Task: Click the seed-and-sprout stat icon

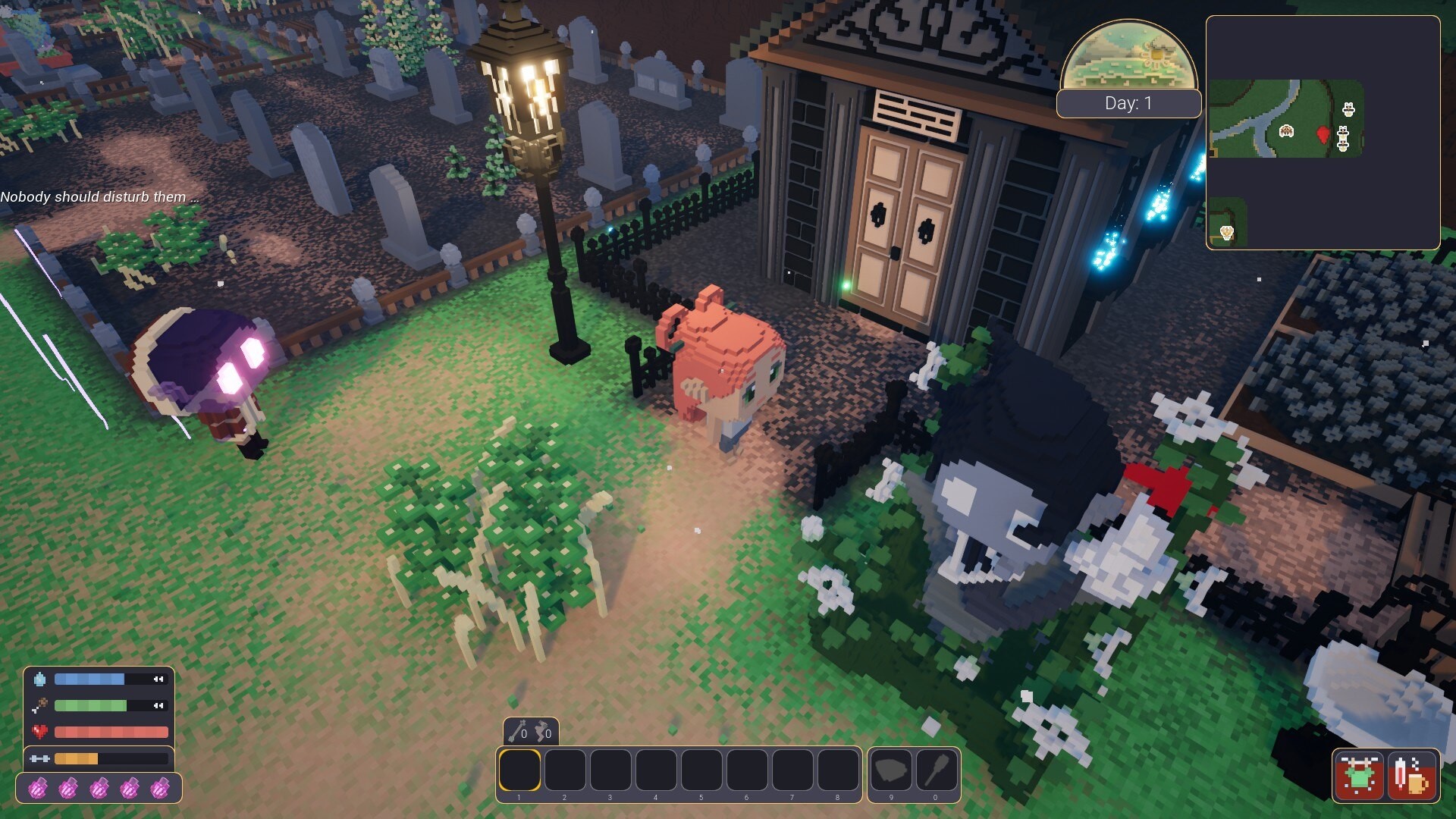Action: 42,705
